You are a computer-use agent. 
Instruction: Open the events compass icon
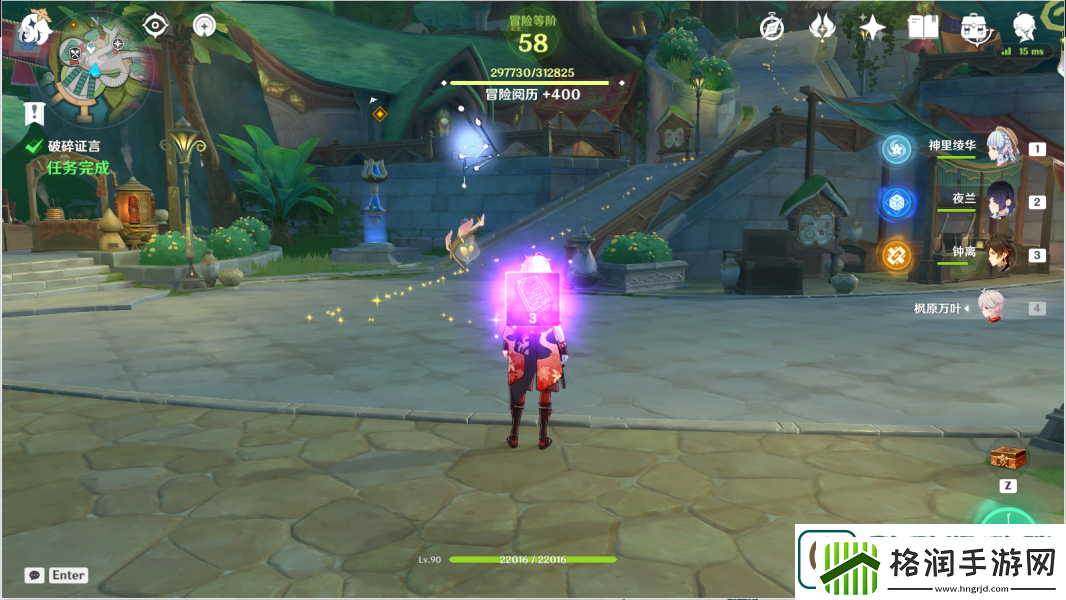[770, 27]
